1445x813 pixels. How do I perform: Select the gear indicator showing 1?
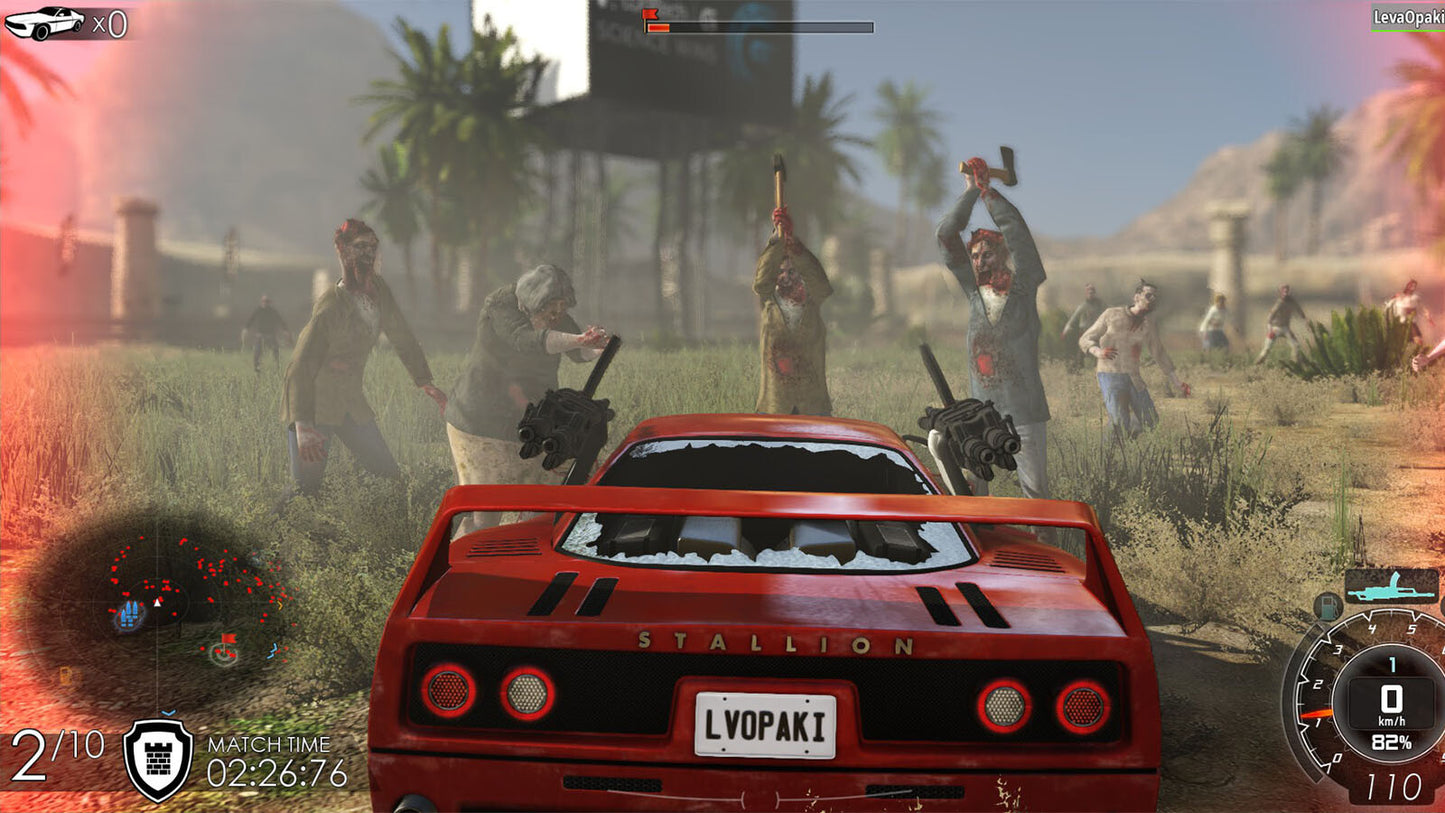[1393, 663]
